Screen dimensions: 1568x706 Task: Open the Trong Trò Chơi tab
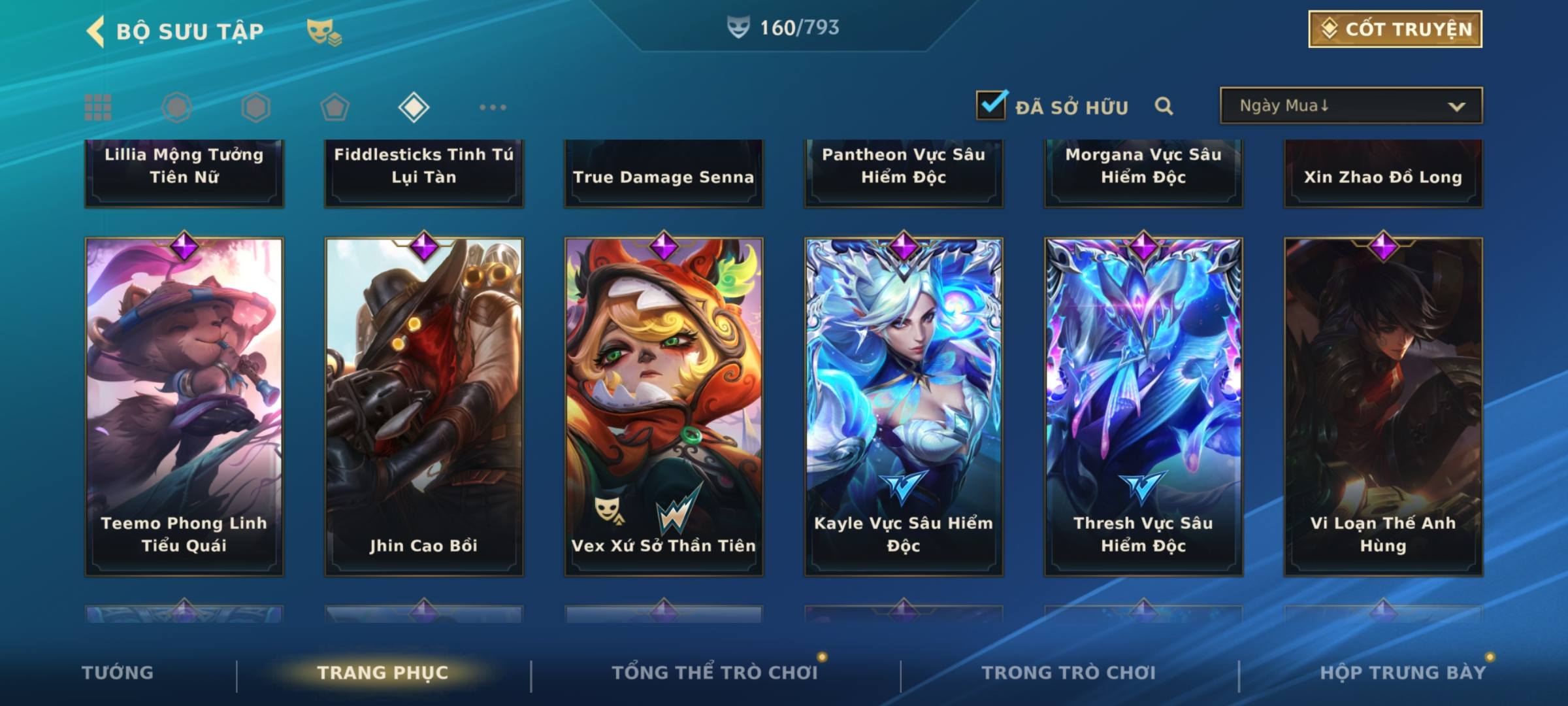click(x=1069, y=673)
